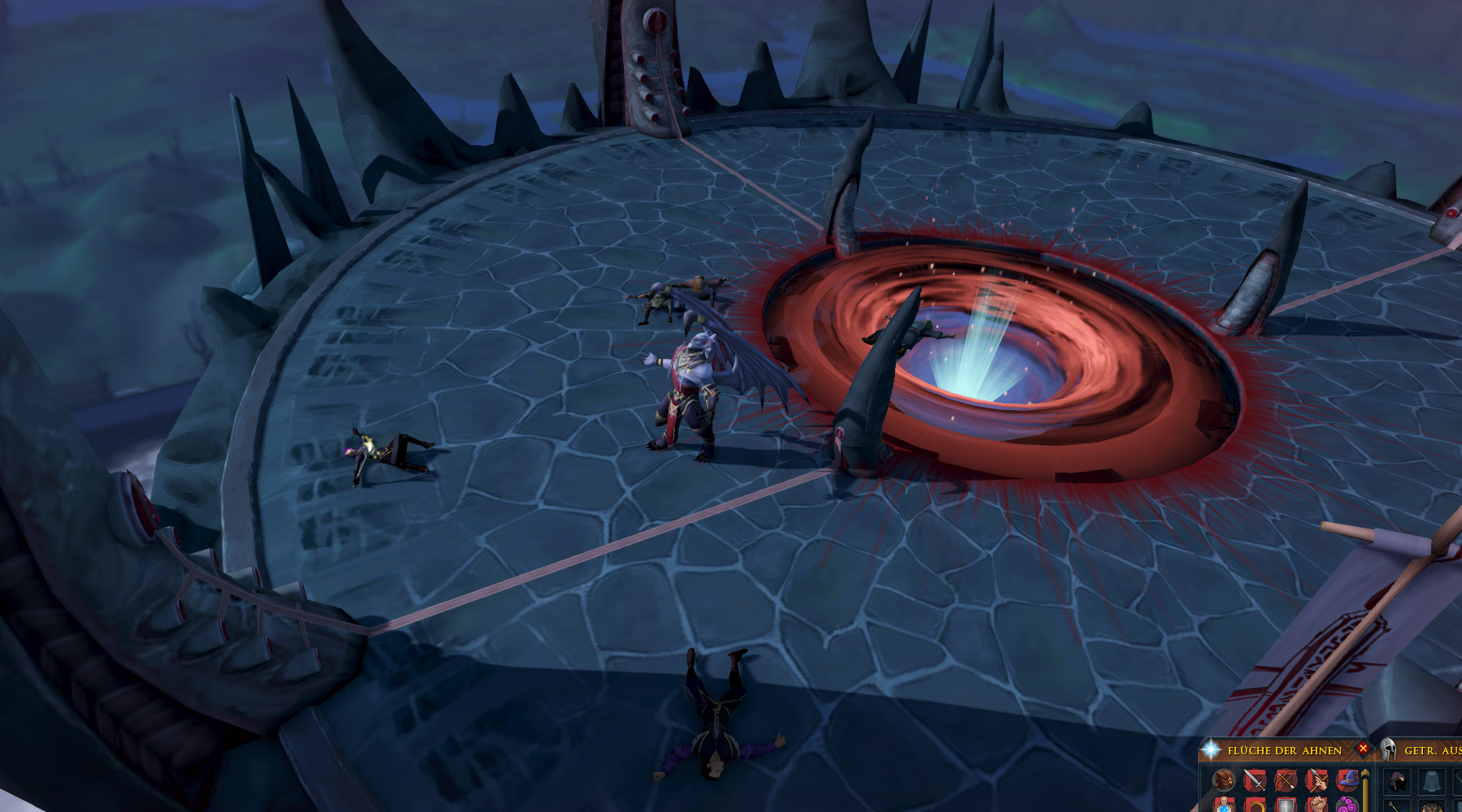The height and width of the screenshot is (812, 1462).
Task: Select the spear-in-hand curse icon
Action: click(x=1317, y=781)
